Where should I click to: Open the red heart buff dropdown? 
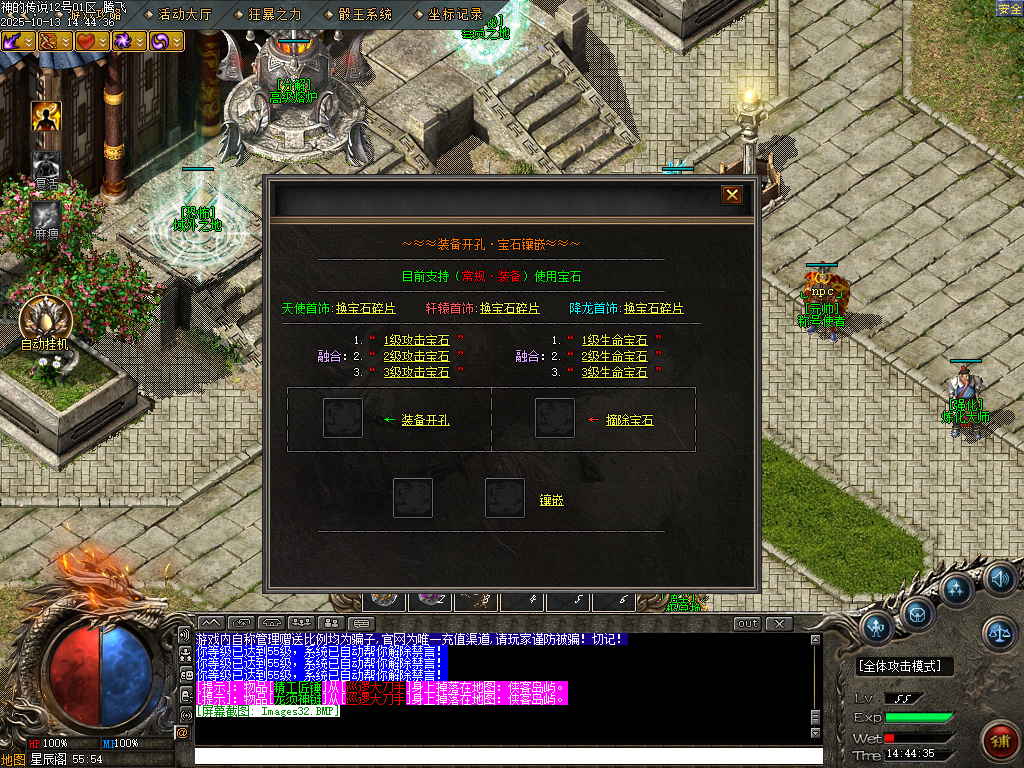(x=102, y=41)
